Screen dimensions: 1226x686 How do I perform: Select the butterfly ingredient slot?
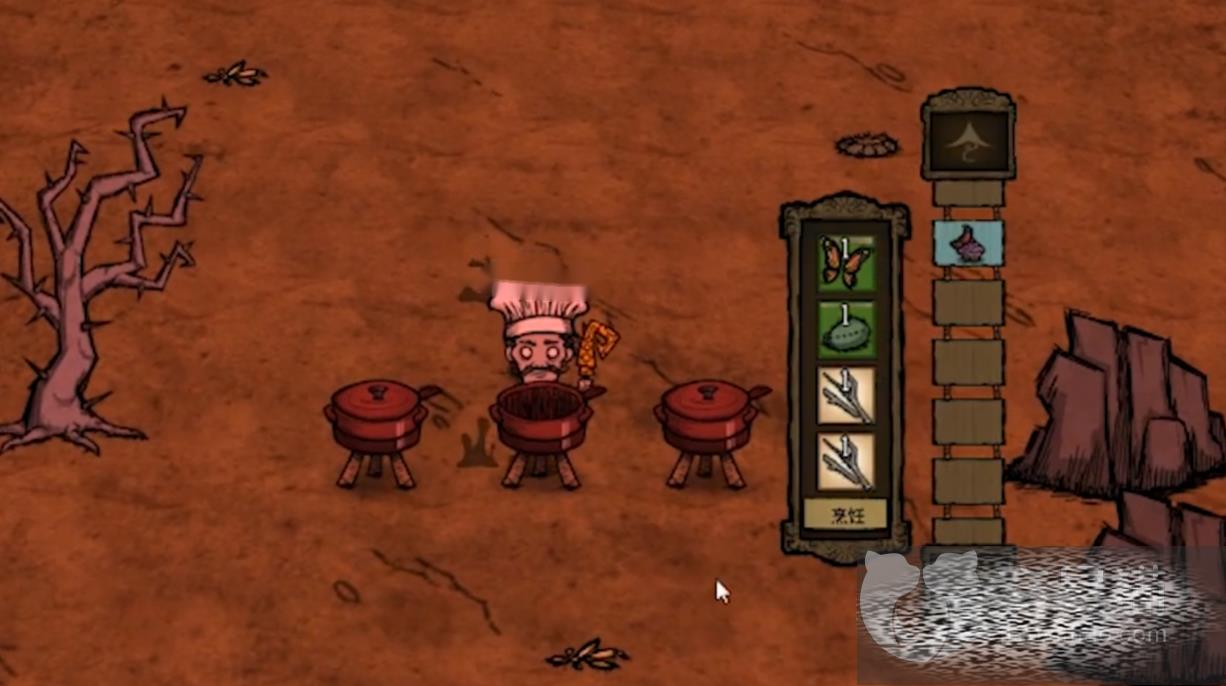[x=846, y=262]
